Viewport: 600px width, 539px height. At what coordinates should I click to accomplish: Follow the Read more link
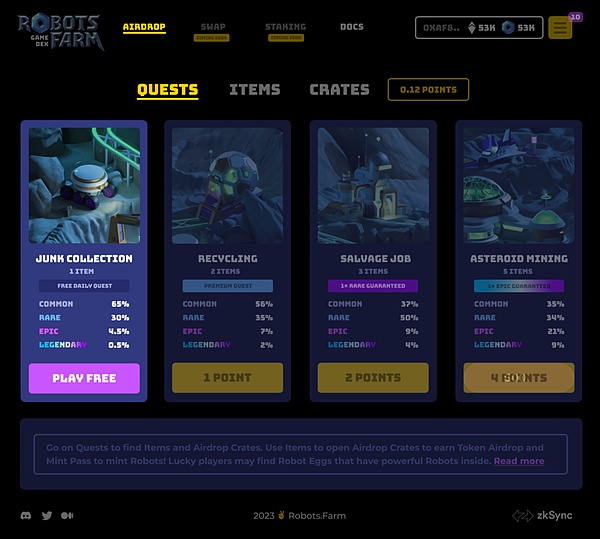point(519,461)
